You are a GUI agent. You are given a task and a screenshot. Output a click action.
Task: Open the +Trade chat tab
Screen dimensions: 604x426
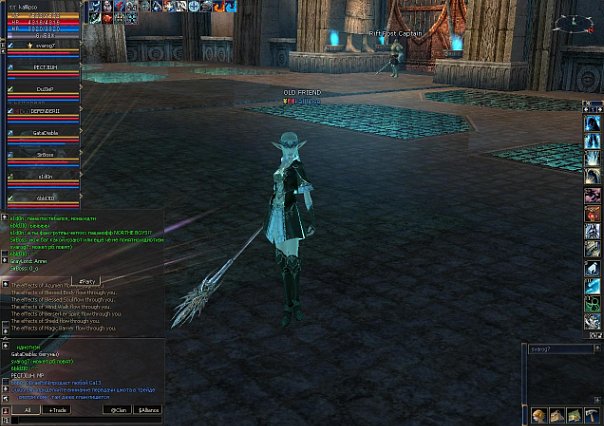tap(58, 410)
